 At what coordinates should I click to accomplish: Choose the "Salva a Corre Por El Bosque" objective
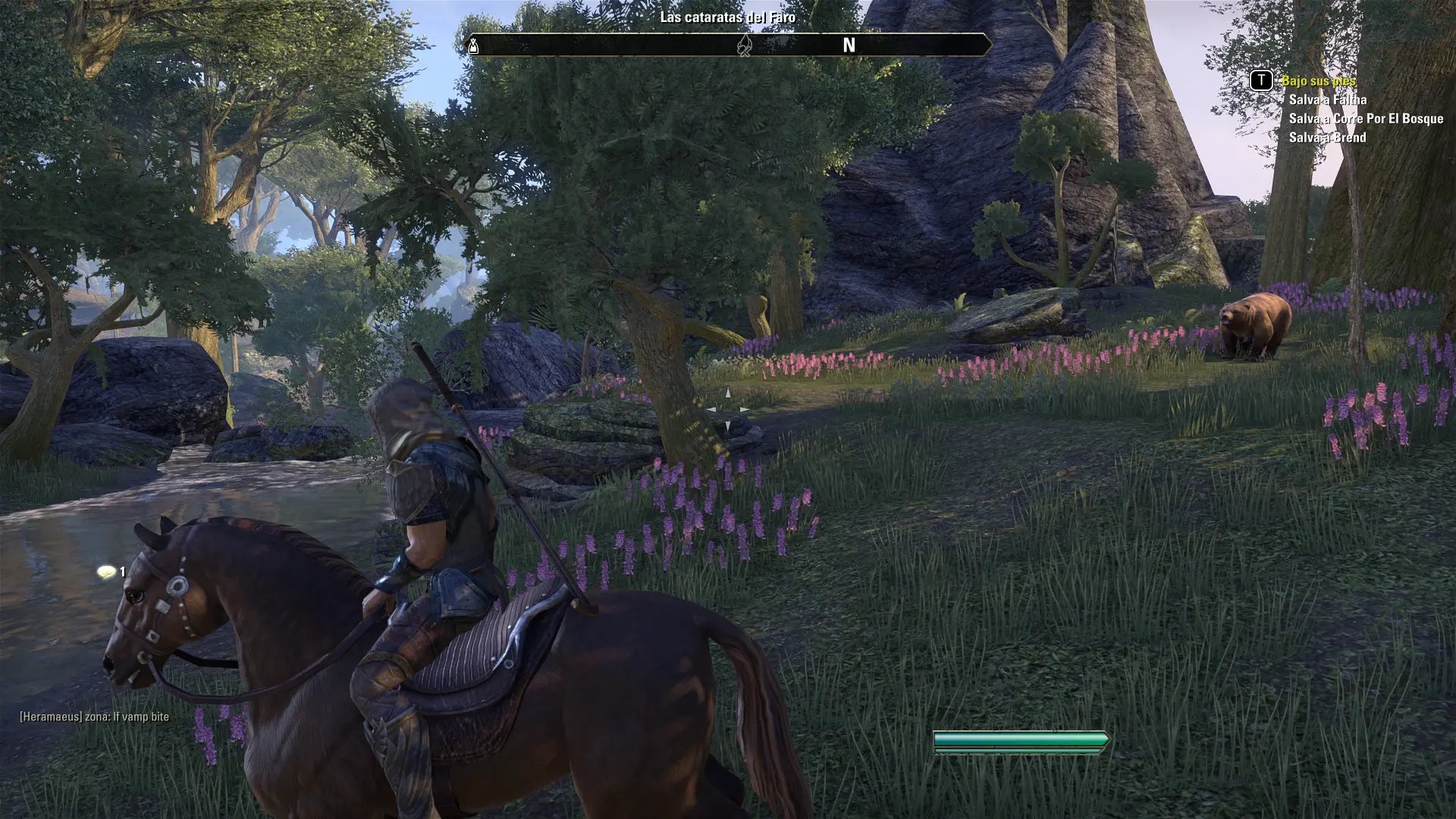point(1365,118)
